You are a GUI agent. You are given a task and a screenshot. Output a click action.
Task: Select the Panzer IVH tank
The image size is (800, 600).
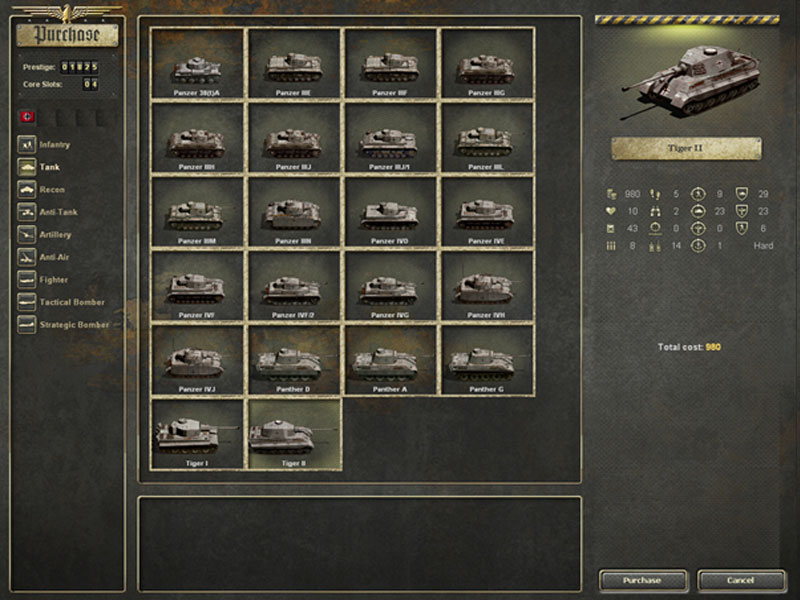pyautogui.click(x=487, y=285)
